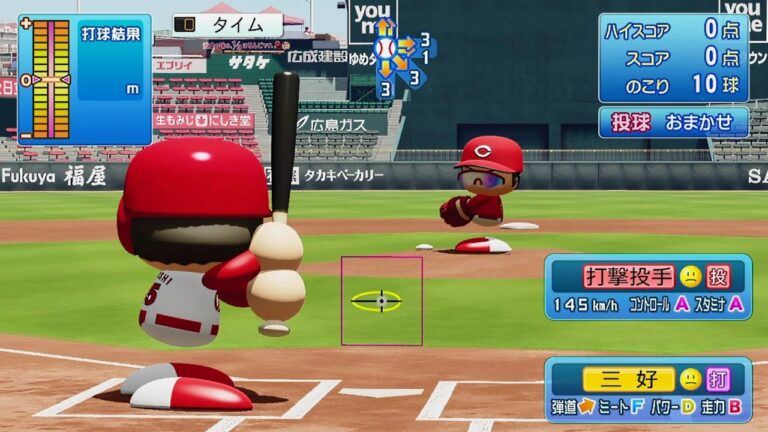Open the 三好 batter info panel
The image size is (768, 432).
(647, 390)
